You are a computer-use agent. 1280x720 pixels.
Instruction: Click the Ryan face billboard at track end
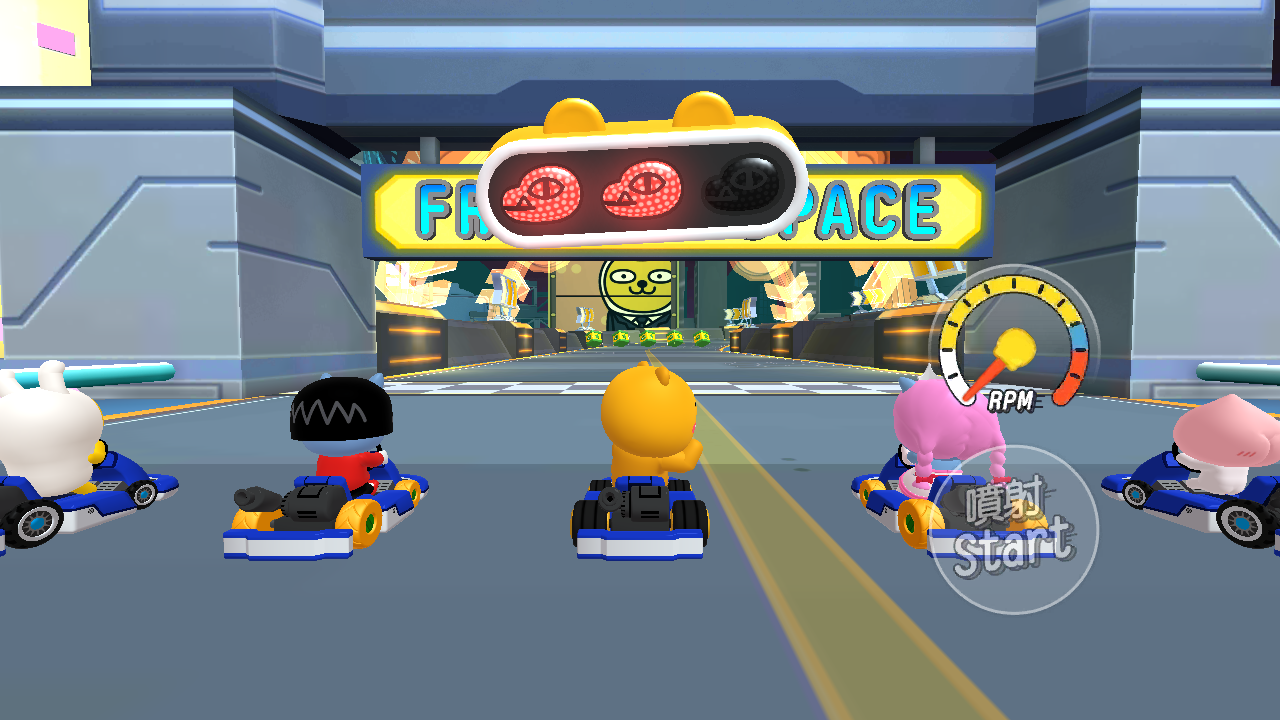click(638, 285)
